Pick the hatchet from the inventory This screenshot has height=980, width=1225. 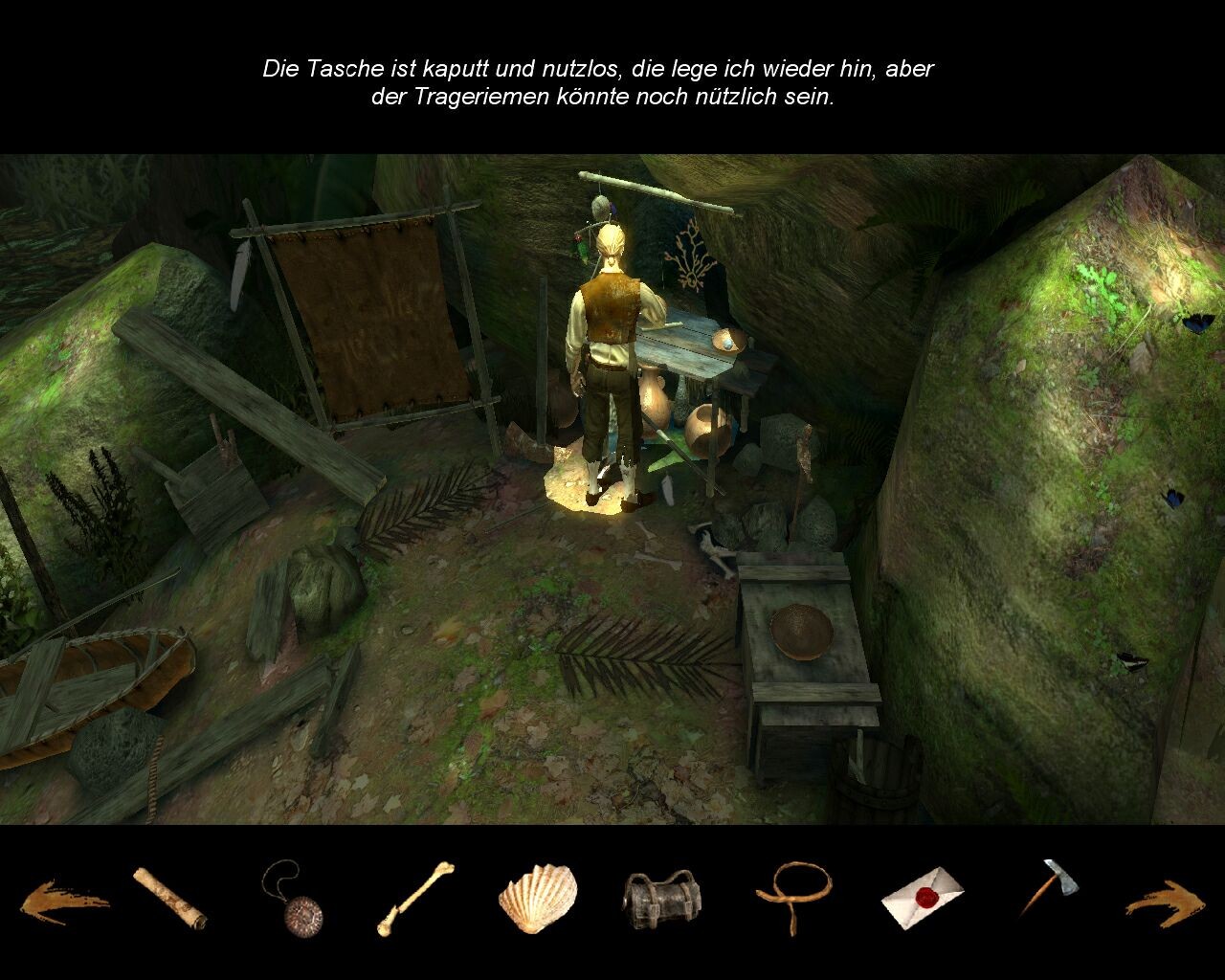(1050, 886)
